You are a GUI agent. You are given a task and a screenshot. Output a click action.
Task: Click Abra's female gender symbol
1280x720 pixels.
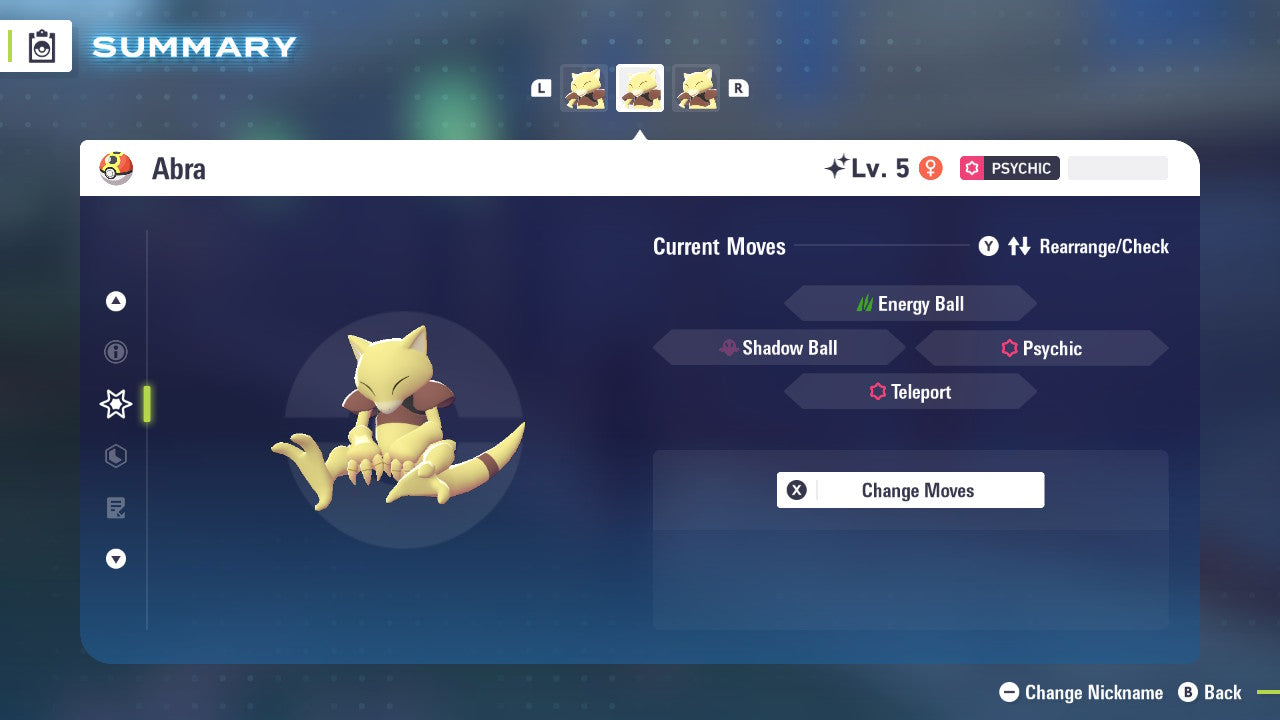[931, 168]
